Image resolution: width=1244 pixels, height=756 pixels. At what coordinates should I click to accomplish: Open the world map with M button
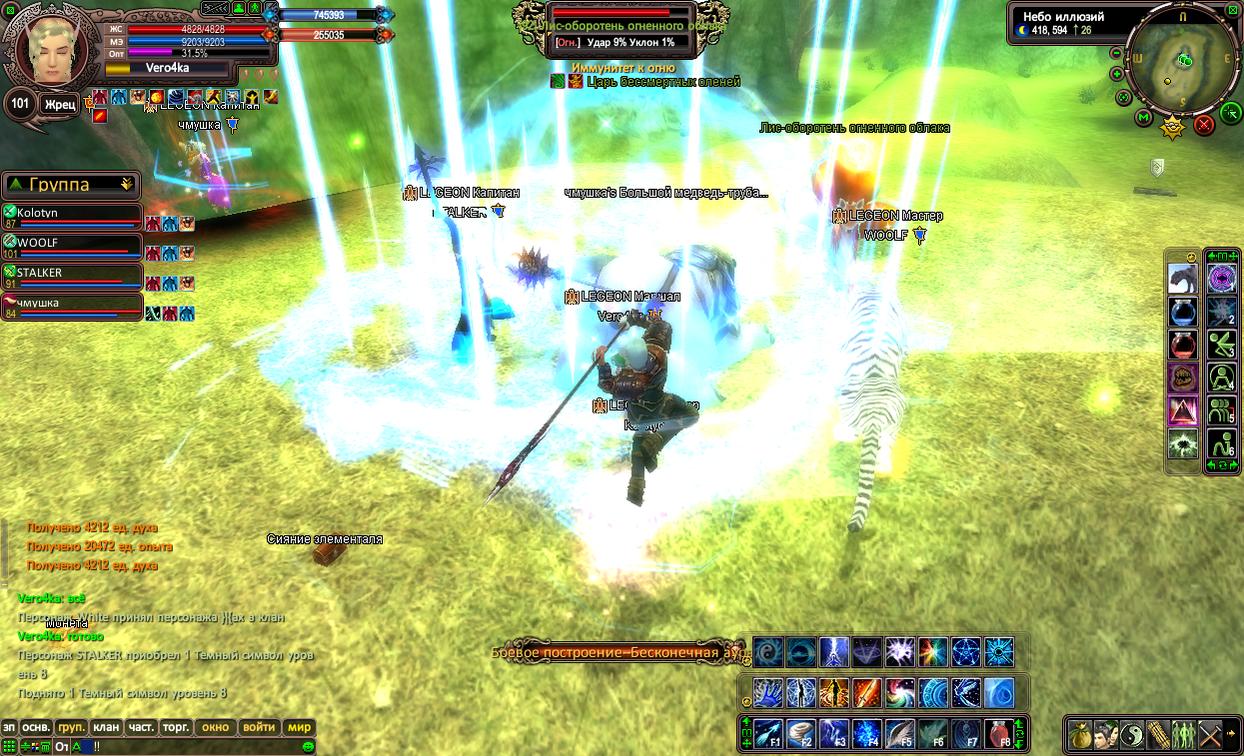click(x=1144, y=118)
